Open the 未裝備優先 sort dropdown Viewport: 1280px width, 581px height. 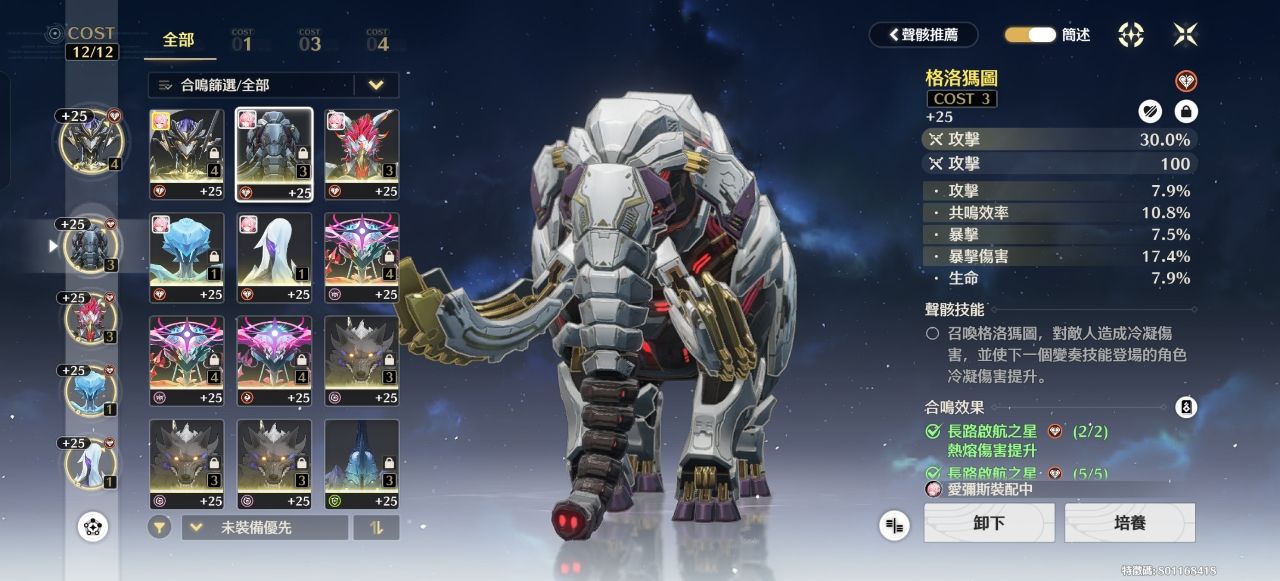pos(265,527)
